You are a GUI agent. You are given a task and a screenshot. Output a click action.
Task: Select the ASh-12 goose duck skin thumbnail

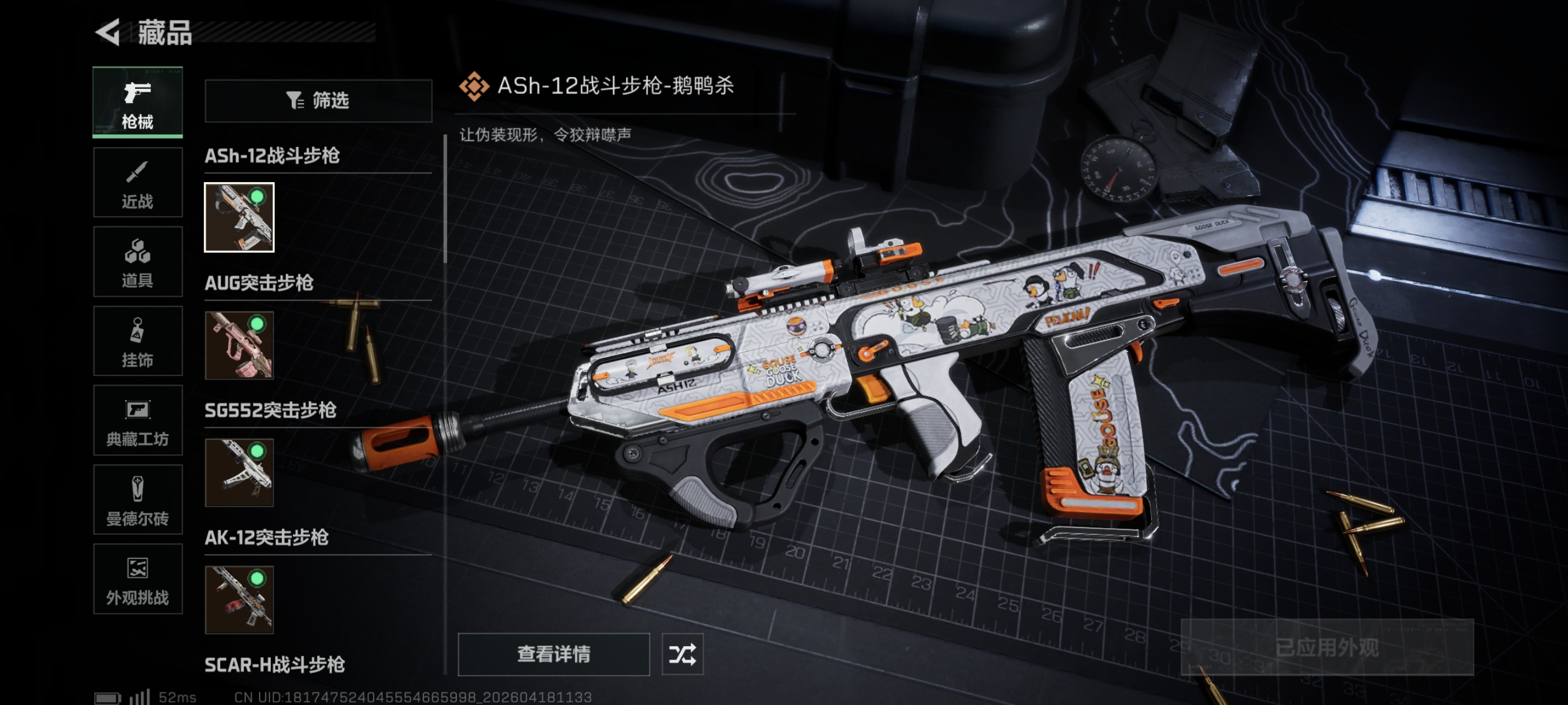239,217
